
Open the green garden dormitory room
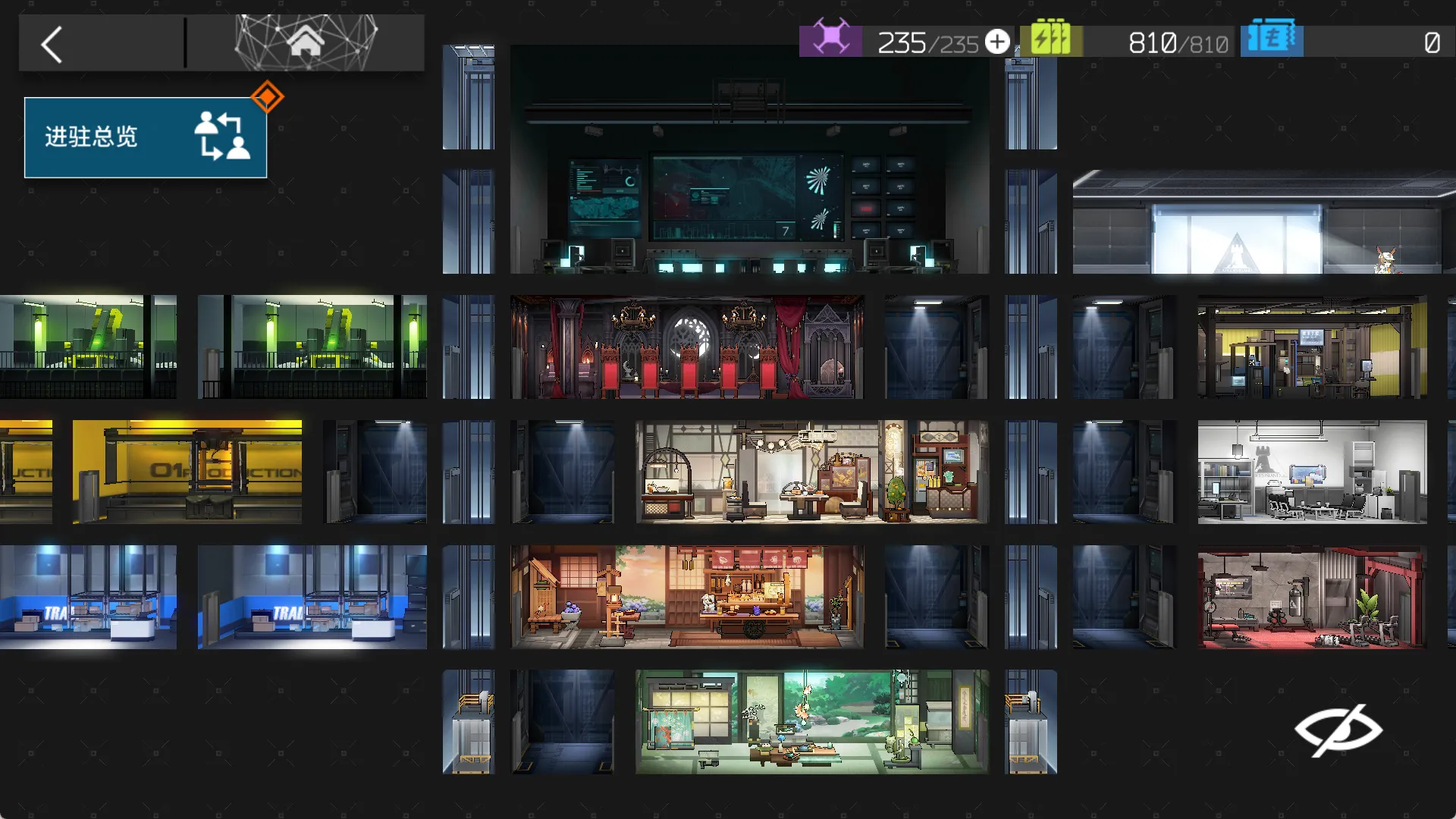pos(811,721)
